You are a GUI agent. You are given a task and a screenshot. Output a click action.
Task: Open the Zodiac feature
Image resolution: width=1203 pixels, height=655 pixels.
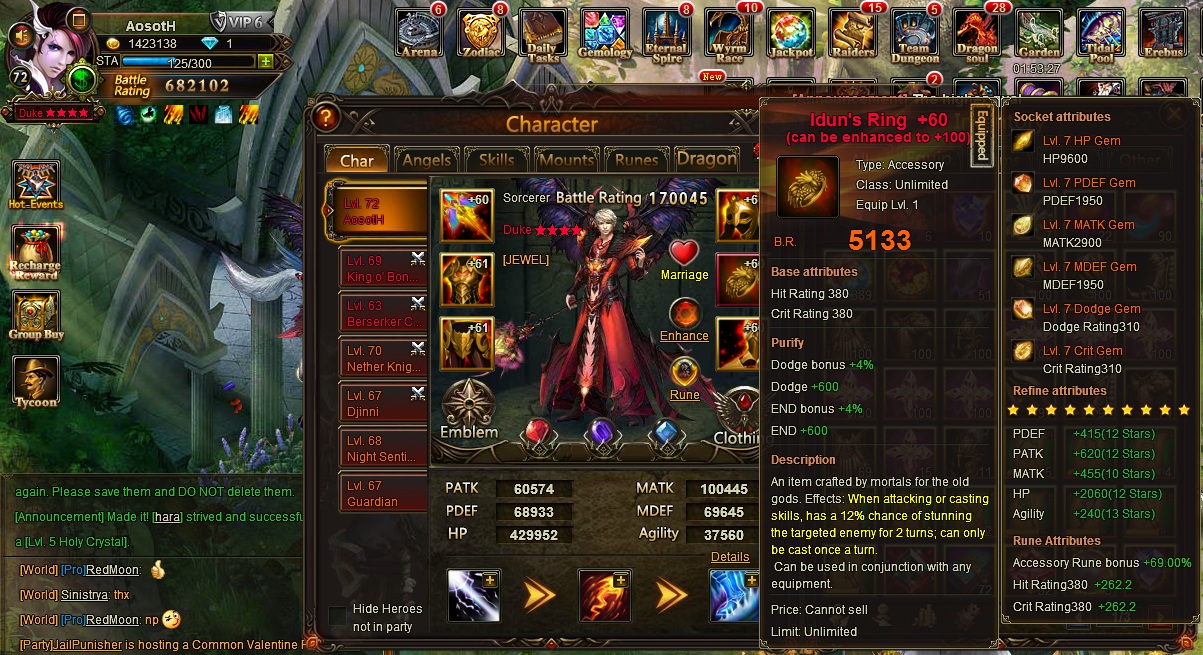tap(481, 34)
